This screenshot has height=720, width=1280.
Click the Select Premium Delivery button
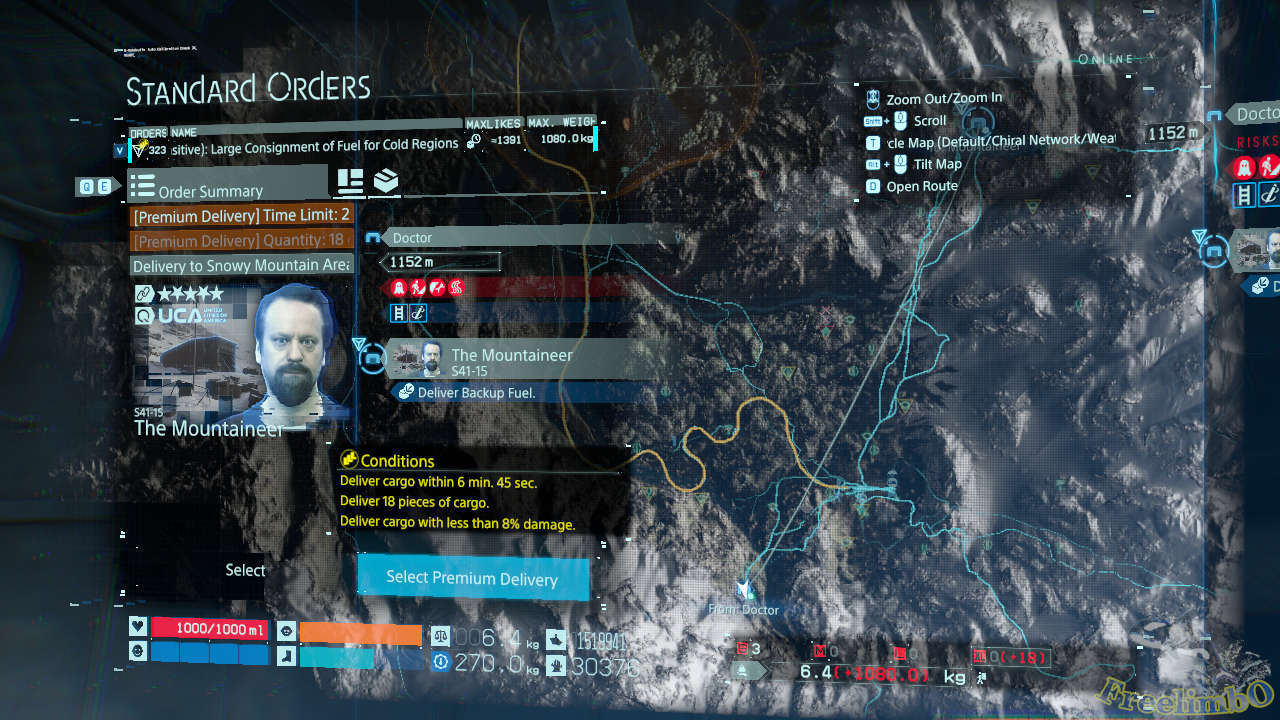473,578
